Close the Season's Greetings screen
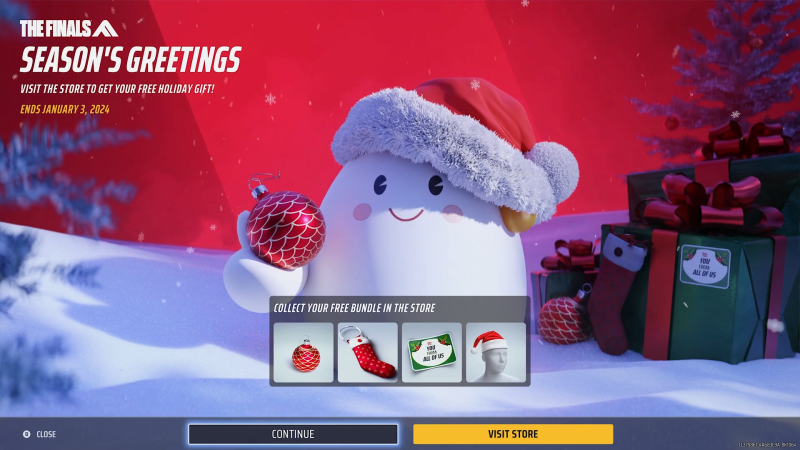The width and height of the screenshot is (800, 450). point(40,434)
